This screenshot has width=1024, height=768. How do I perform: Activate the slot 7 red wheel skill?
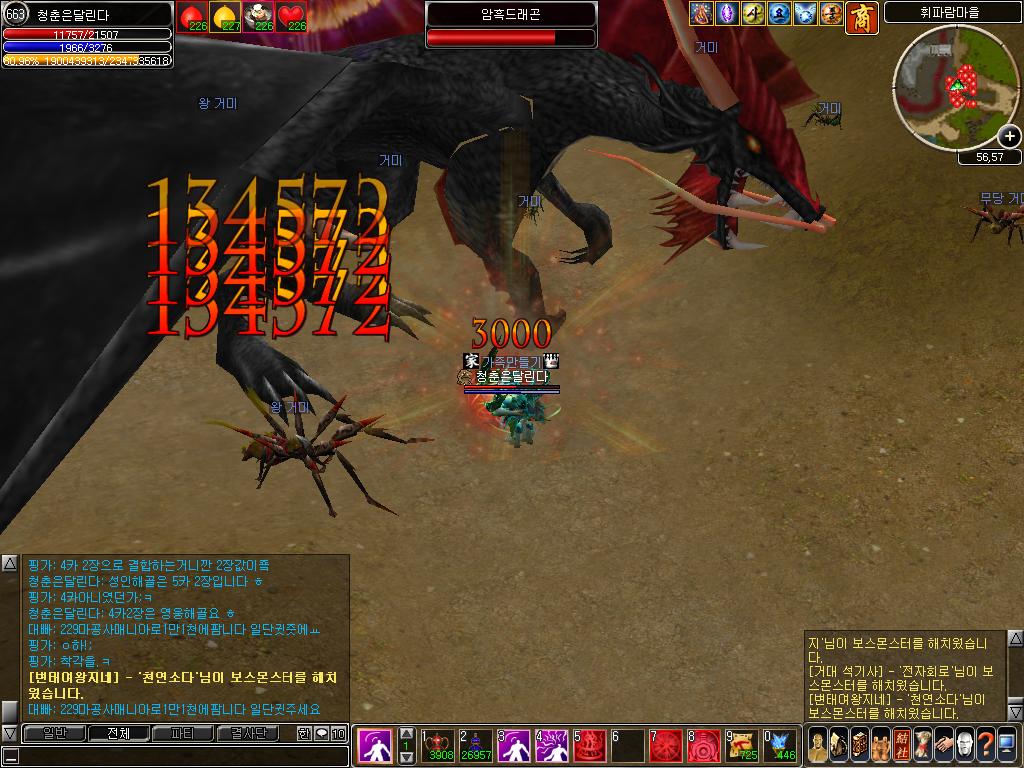(x=666, y=745)
